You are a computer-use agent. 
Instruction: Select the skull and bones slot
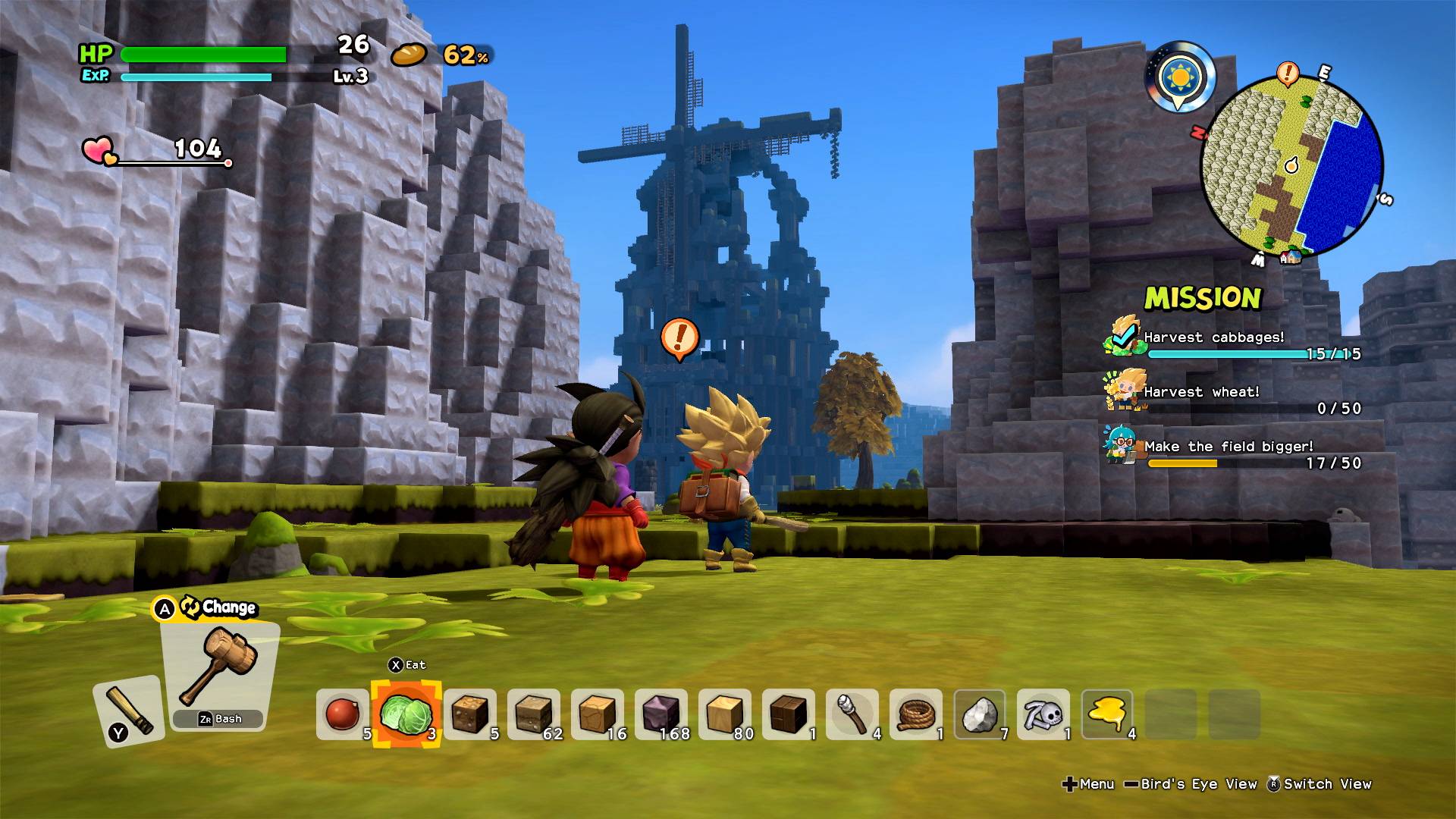[1043, 714]
